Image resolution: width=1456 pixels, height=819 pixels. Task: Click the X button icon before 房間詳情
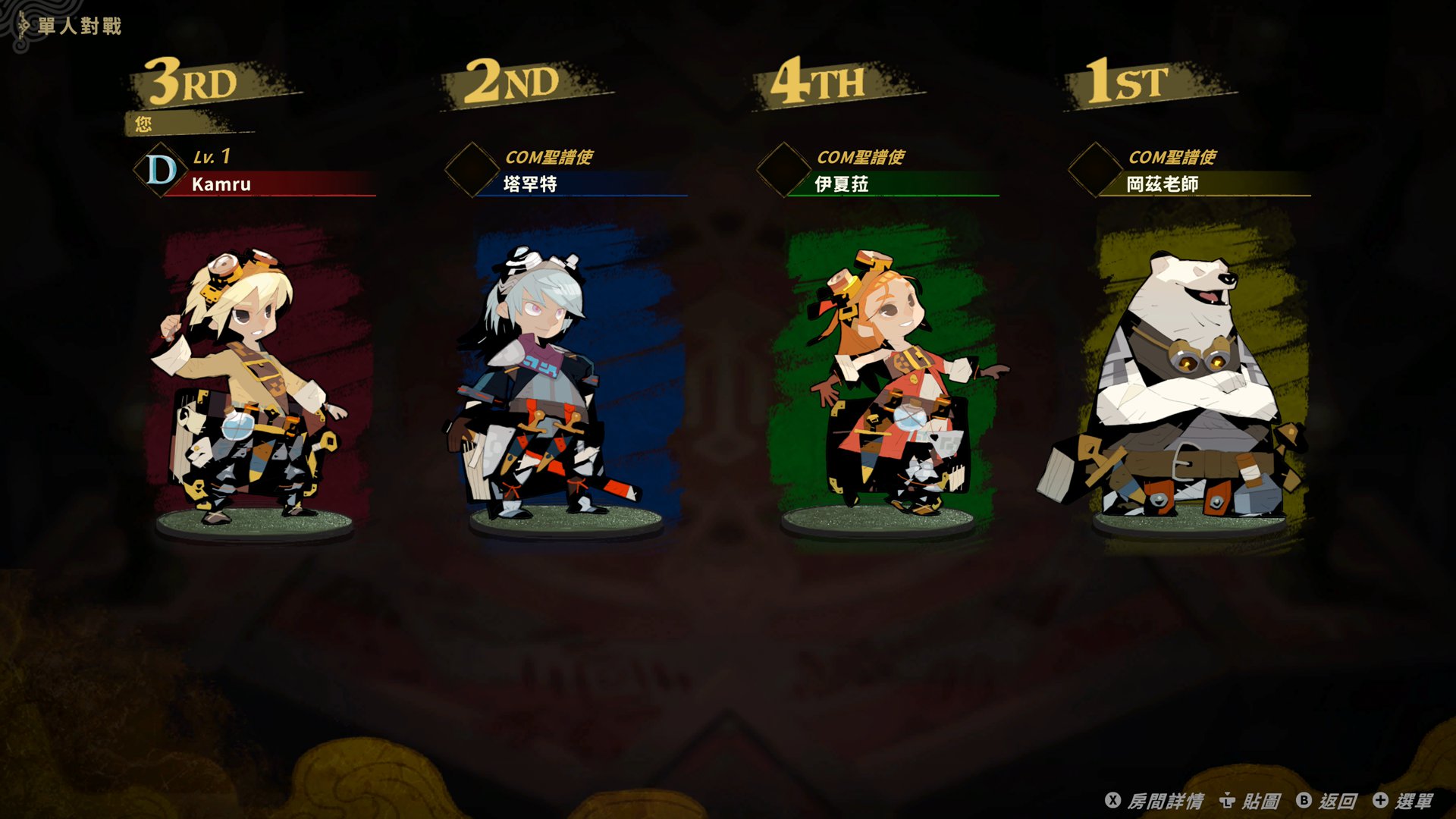1112,799
